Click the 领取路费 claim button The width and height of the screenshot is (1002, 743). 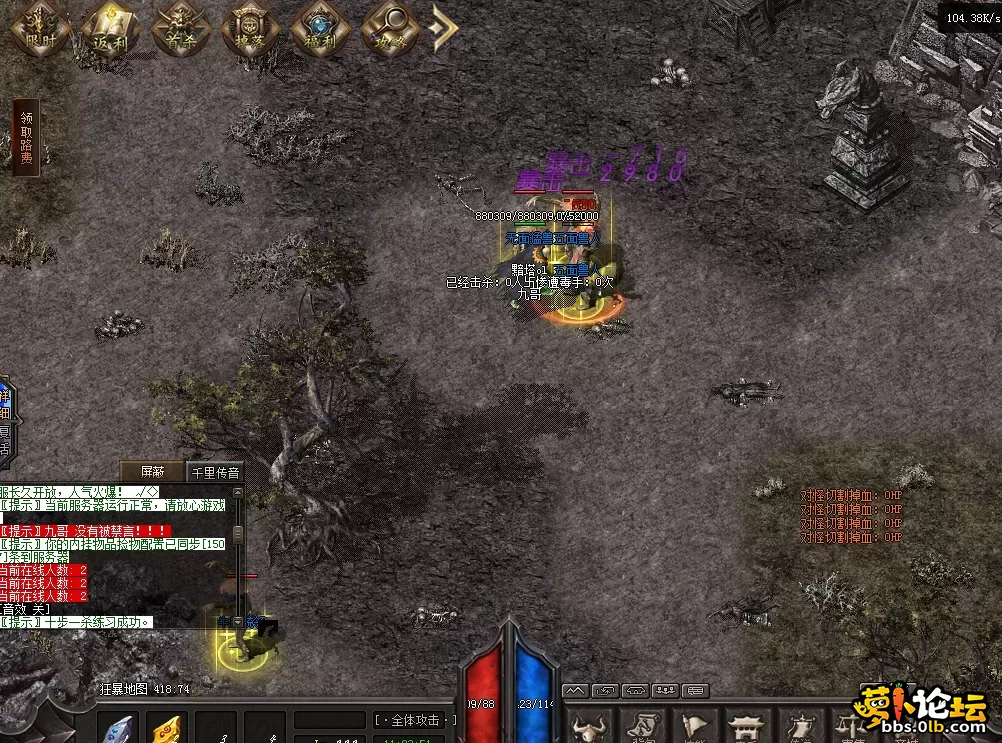point(26,138)
